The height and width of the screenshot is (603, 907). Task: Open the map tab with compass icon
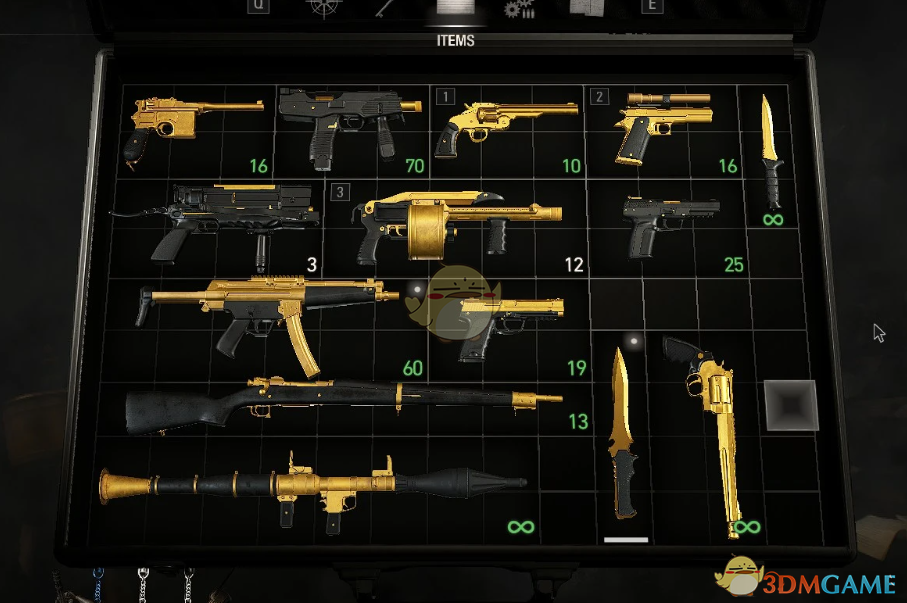tap(321, 8)
